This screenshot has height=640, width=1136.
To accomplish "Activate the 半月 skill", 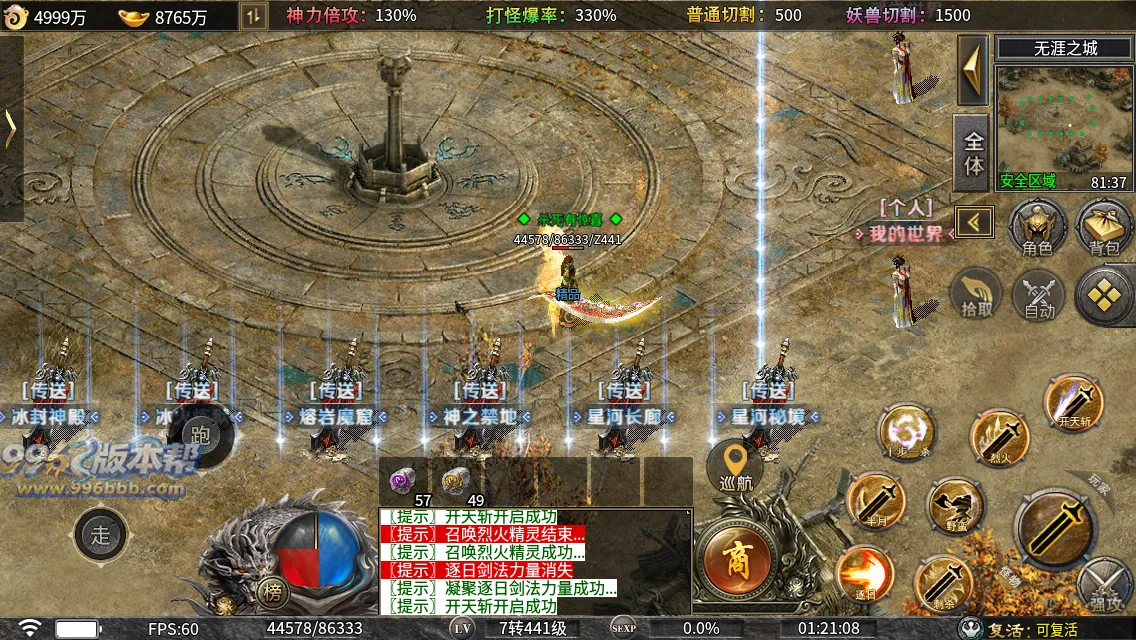I will (x=876, y=502).
